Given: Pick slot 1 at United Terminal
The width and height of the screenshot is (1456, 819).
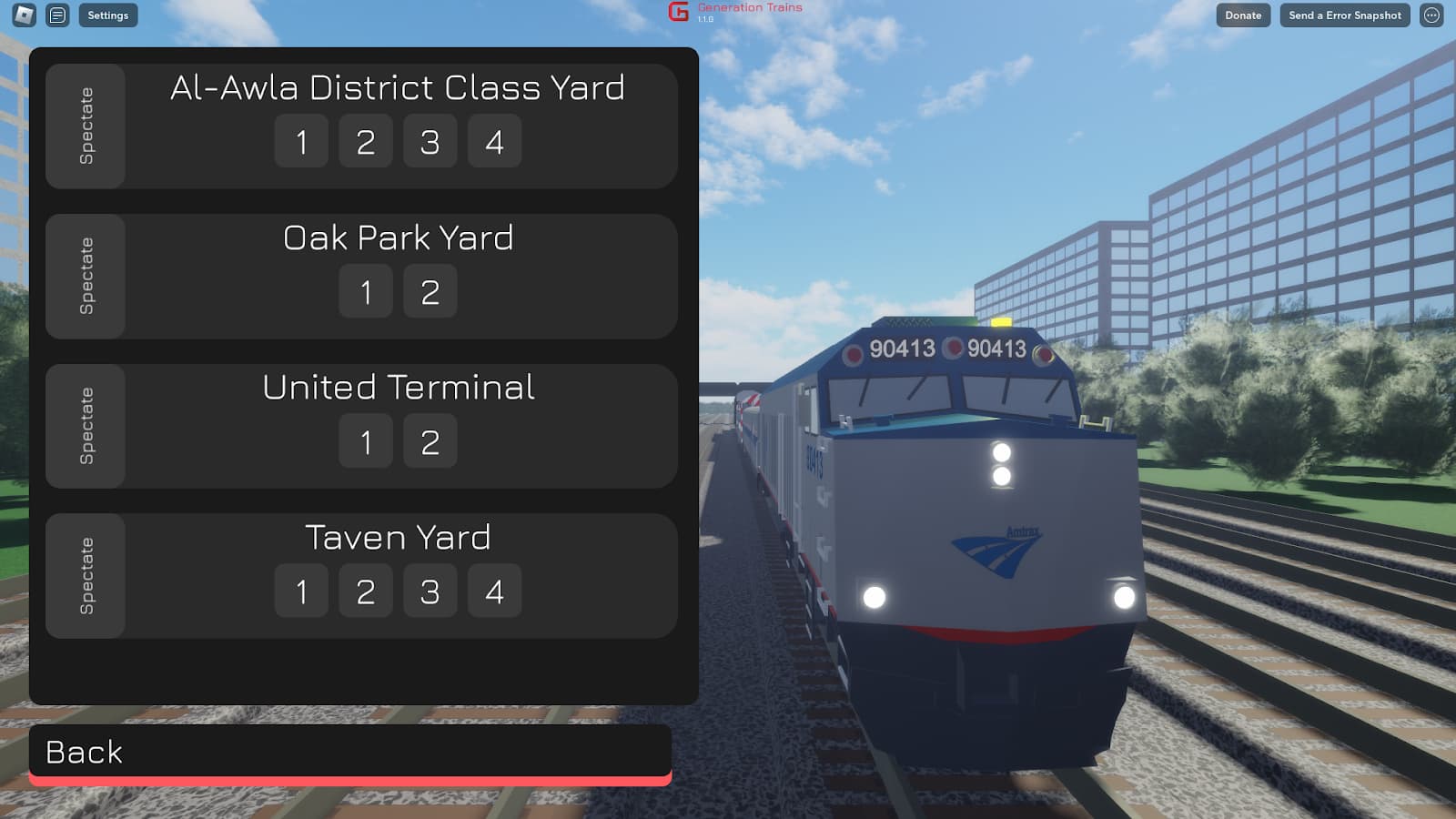Looking at the screenshot, I should point(366,441).
